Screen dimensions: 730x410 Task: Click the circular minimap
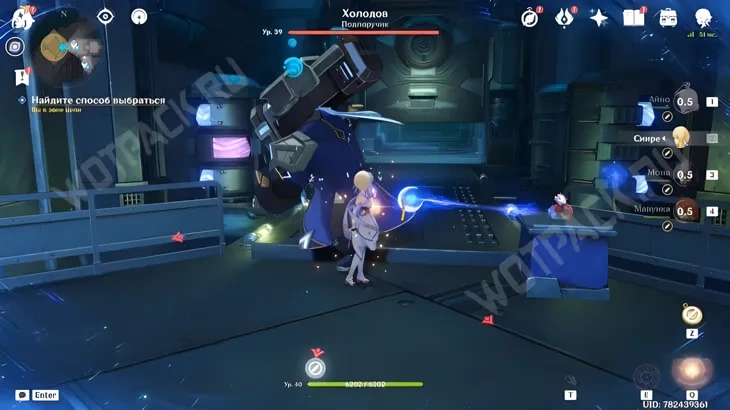point(64,45)
